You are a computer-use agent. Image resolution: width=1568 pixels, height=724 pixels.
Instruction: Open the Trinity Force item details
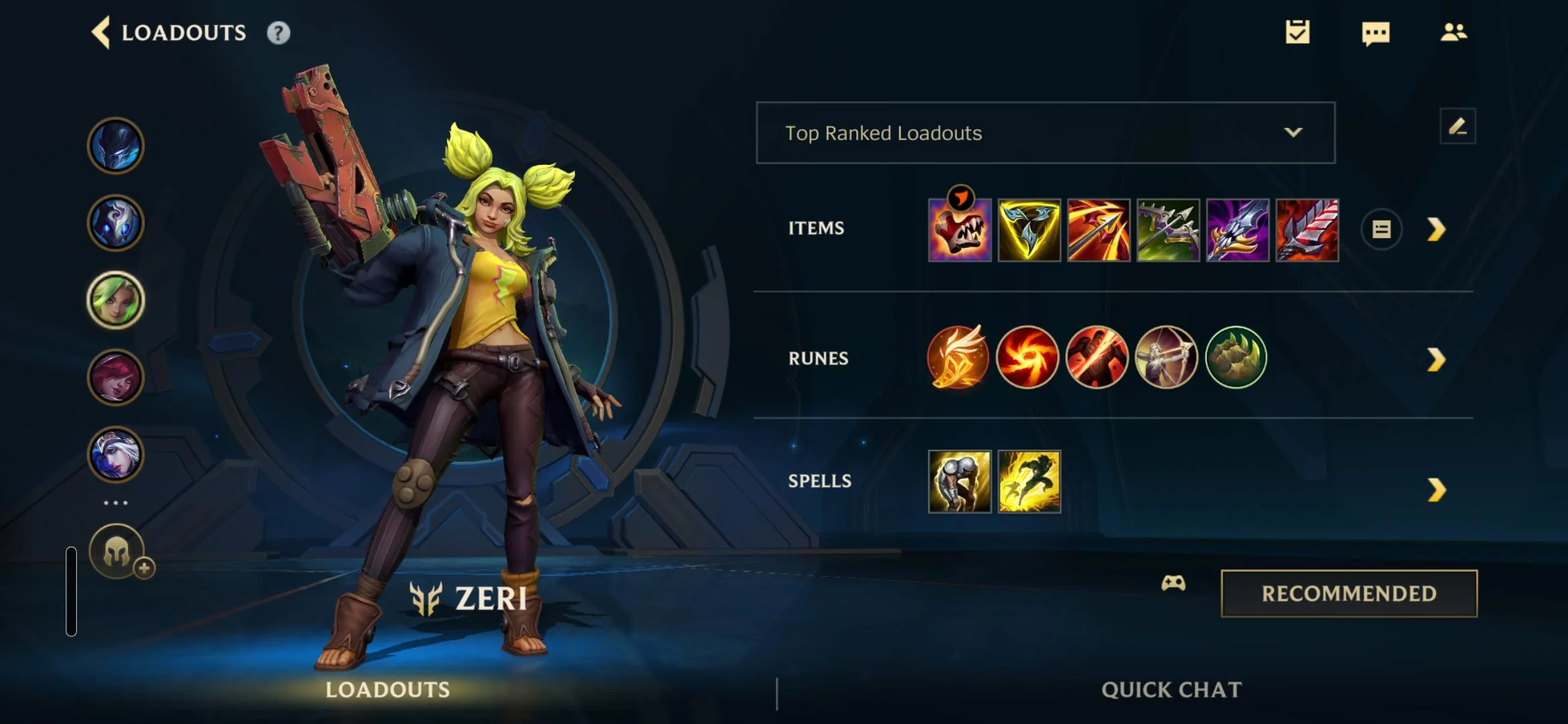point(1030,231)
